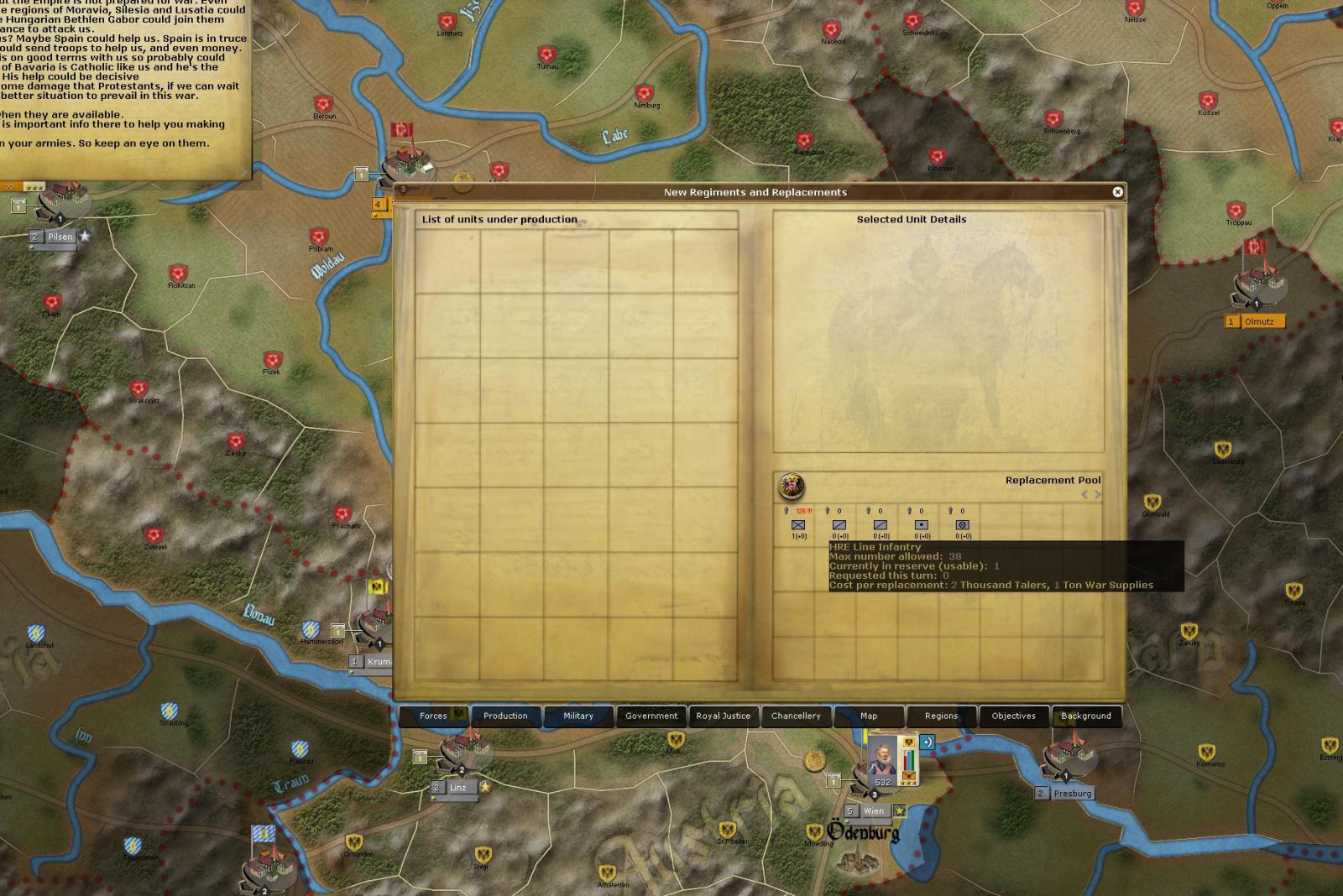Select the Military tab
The height and width of the screenshot is (896, 1343).
[578, 716]
